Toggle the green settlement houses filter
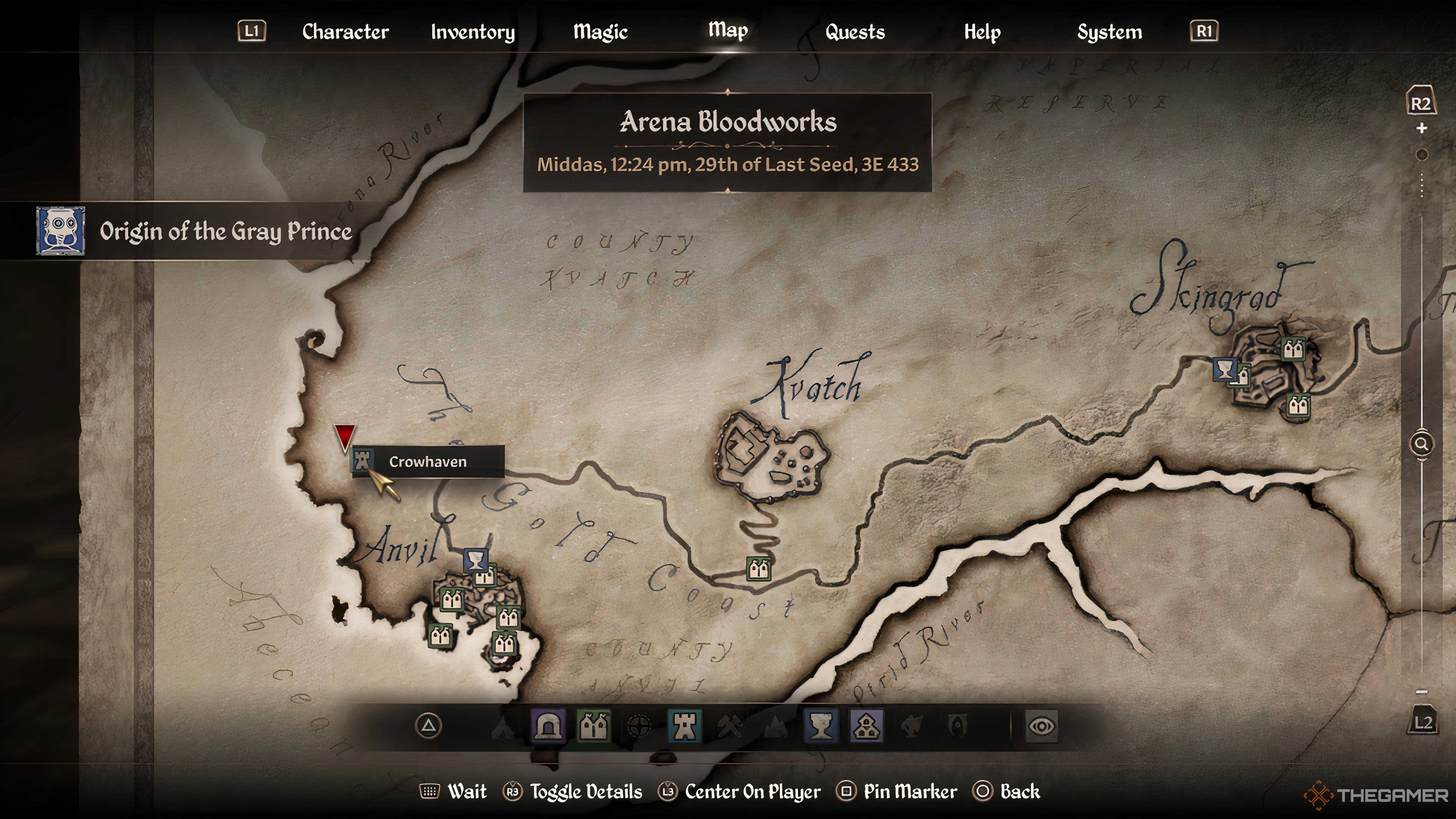1456x819 pixels. click(593, 726)
